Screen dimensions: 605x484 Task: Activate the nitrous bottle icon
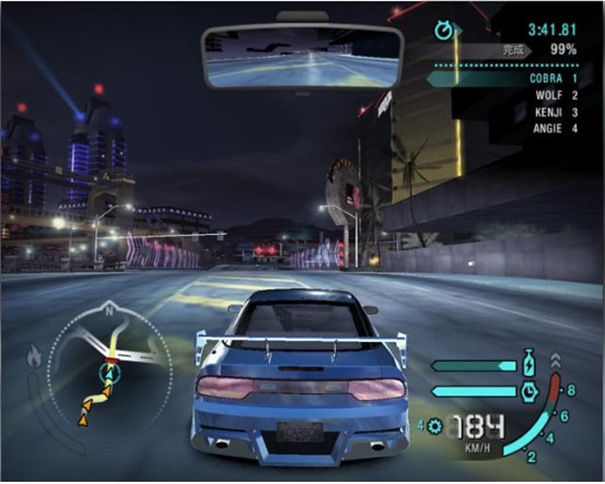(x=531, y=362)
